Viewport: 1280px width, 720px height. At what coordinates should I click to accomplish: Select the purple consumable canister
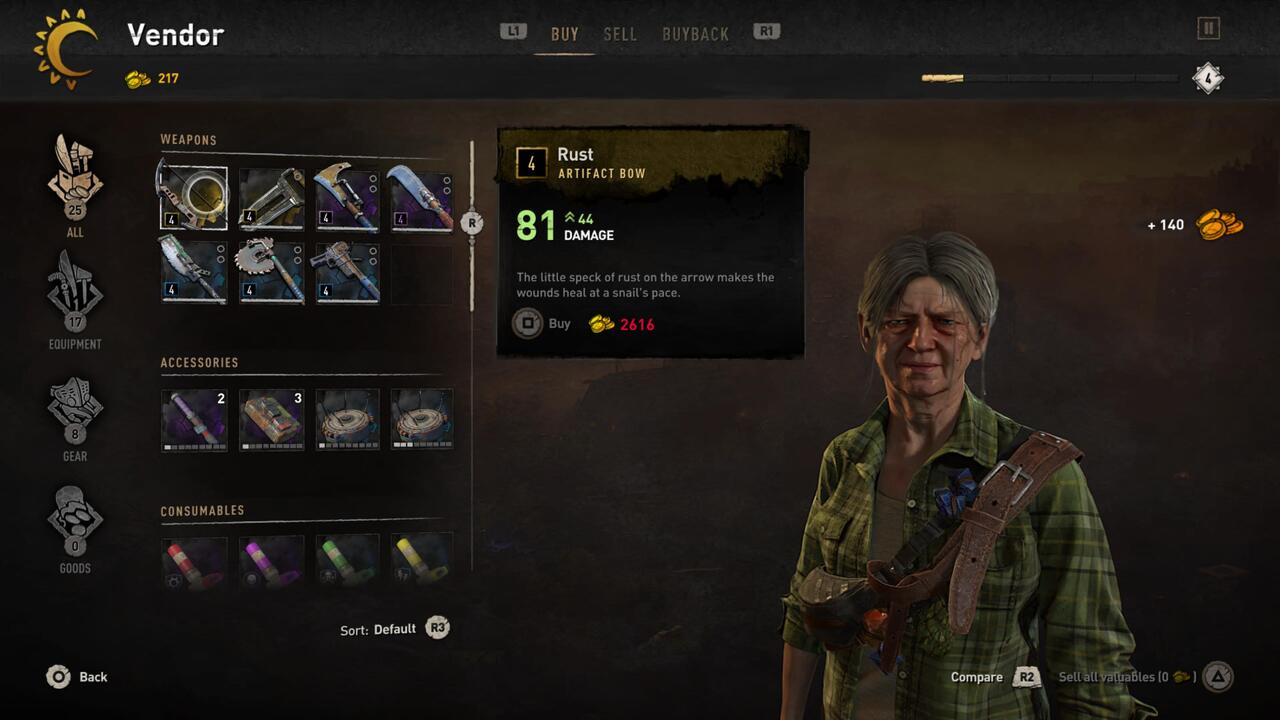(271, 561)
